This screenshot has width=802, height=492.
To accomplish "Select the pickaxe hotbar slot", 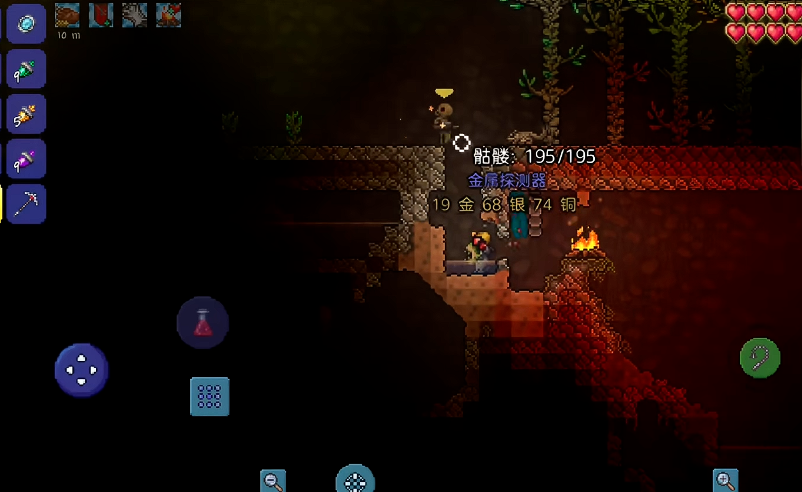I will click(26, 204).
